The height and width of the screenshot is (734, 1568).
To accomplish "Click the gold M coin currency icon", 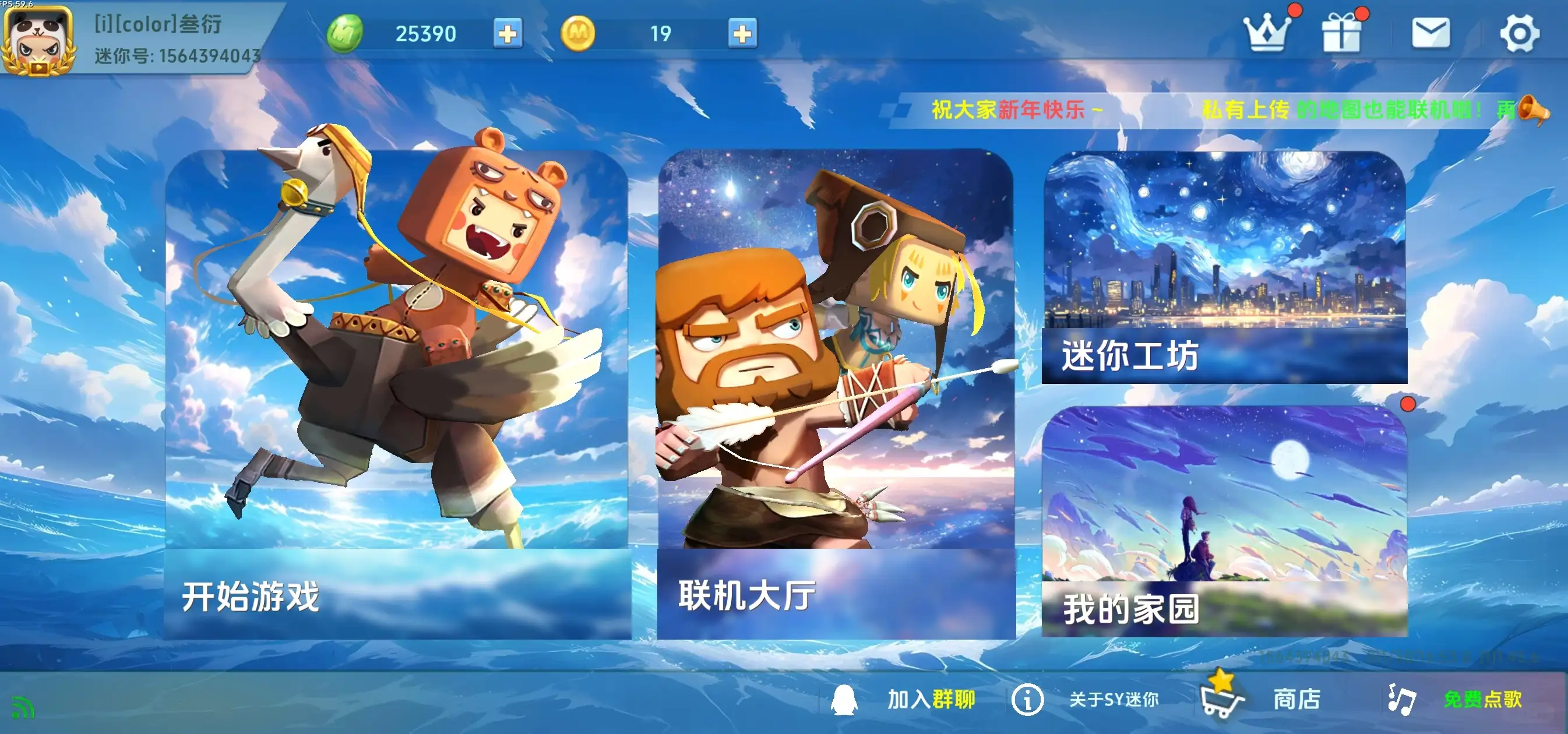I will click(577, 33).
